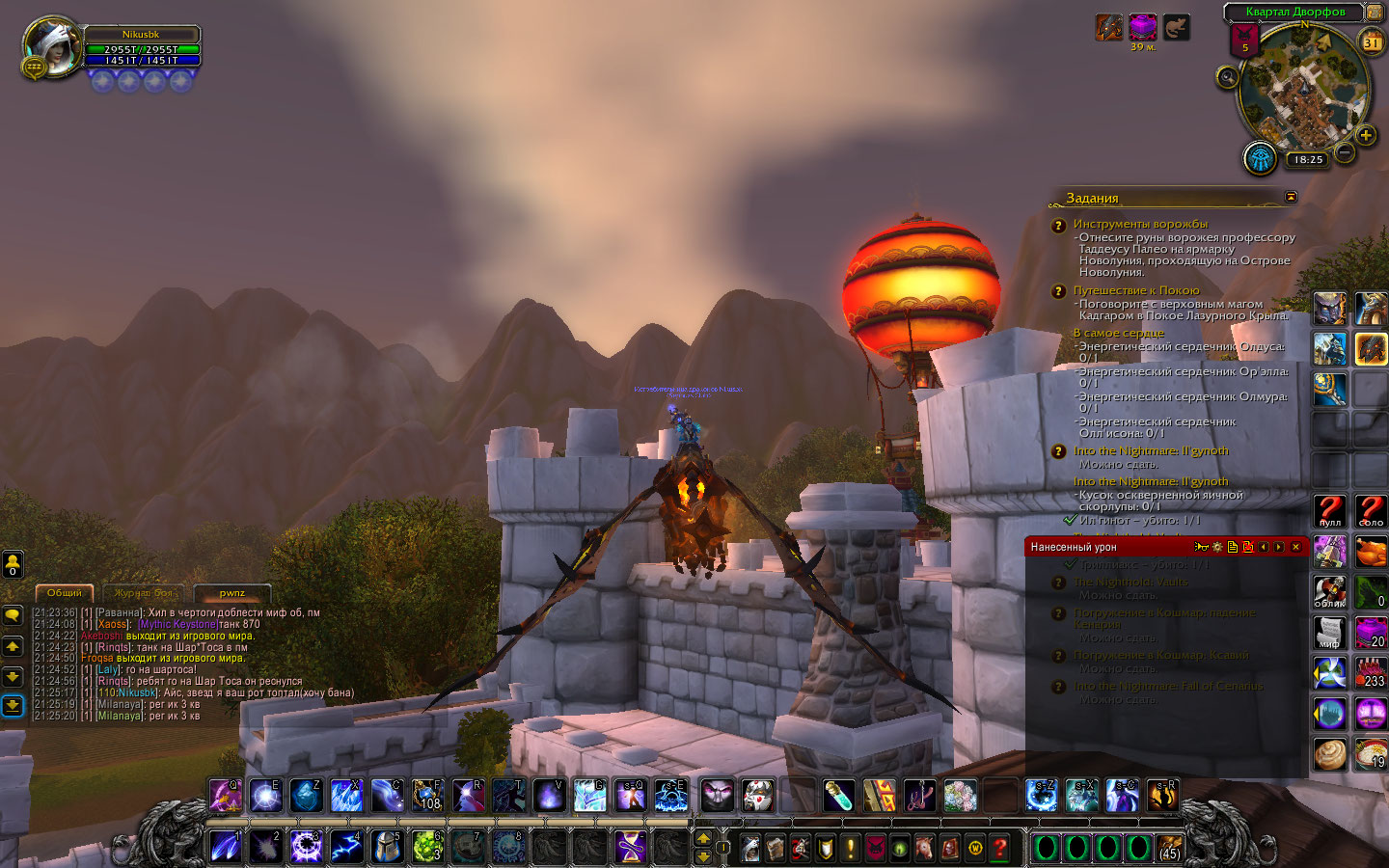Use the knight helmet ability in slot 5
The width and height of the screenshot is (1389, 868).
[x=387, y=847]
